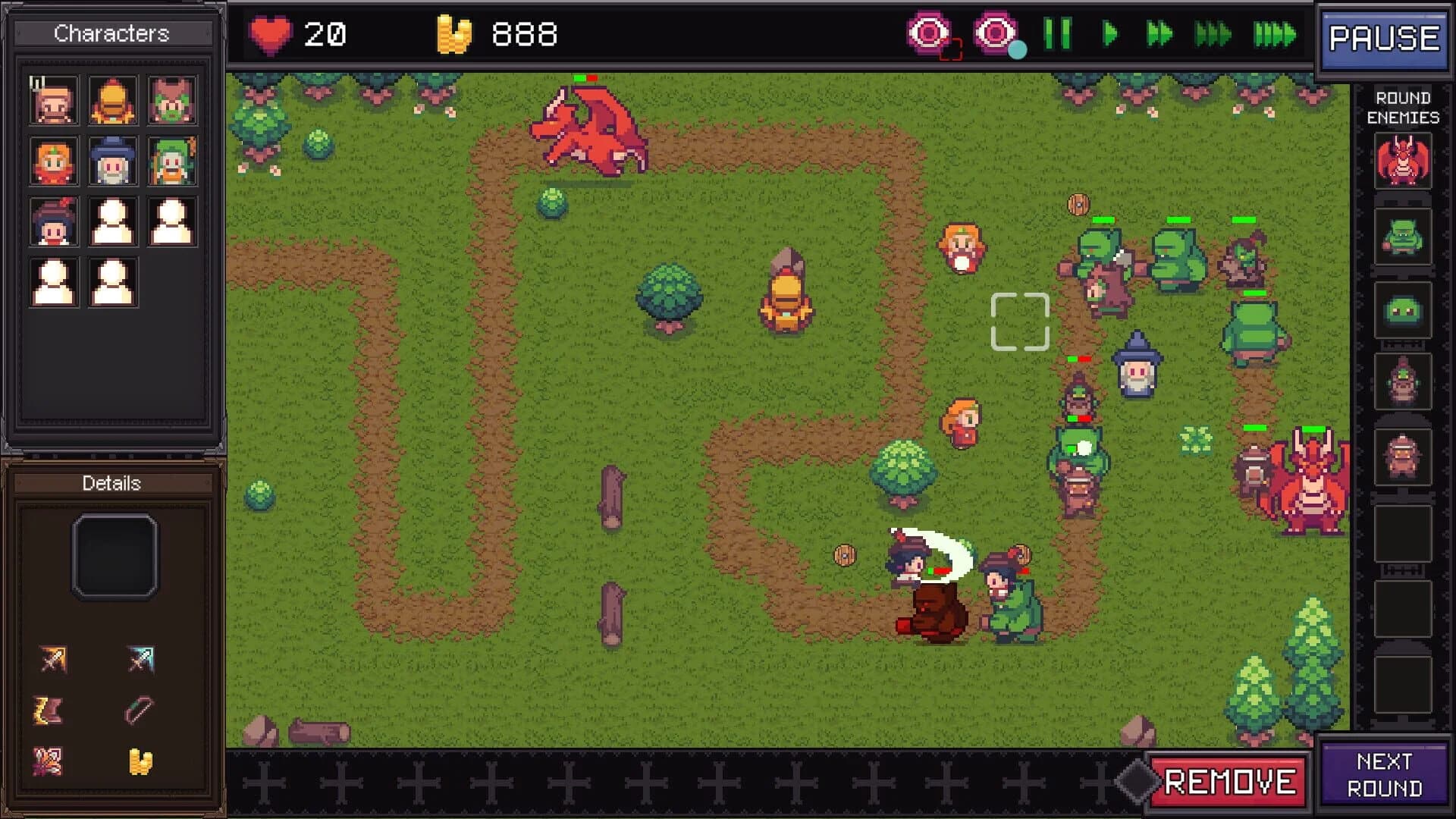Click the orc icon in the Round Enemies list
The image size is (1456, 819).
click(x=1402, y=236)
